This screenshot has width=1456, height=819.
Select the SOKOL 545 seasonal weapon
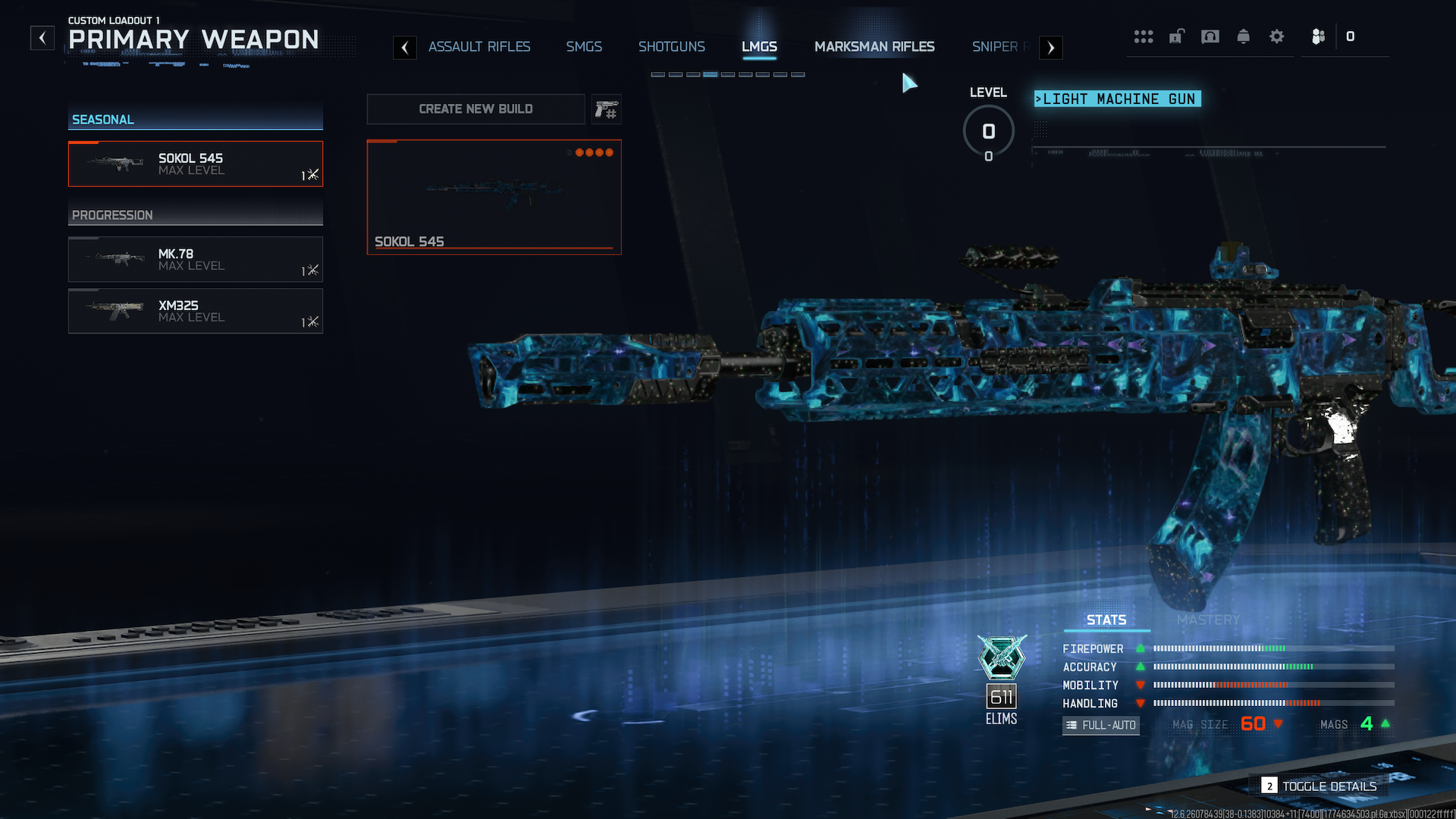(196, 164)
